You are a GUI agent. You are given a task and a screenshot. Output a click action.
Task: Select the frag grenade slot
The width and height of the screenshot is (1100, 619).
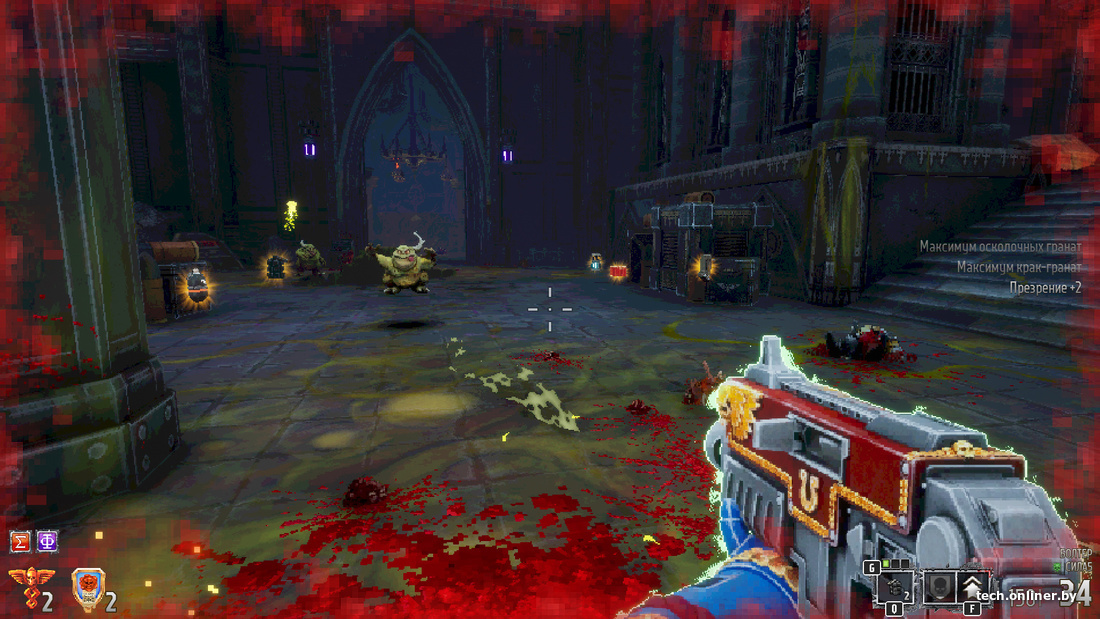(x=897, y=587)
